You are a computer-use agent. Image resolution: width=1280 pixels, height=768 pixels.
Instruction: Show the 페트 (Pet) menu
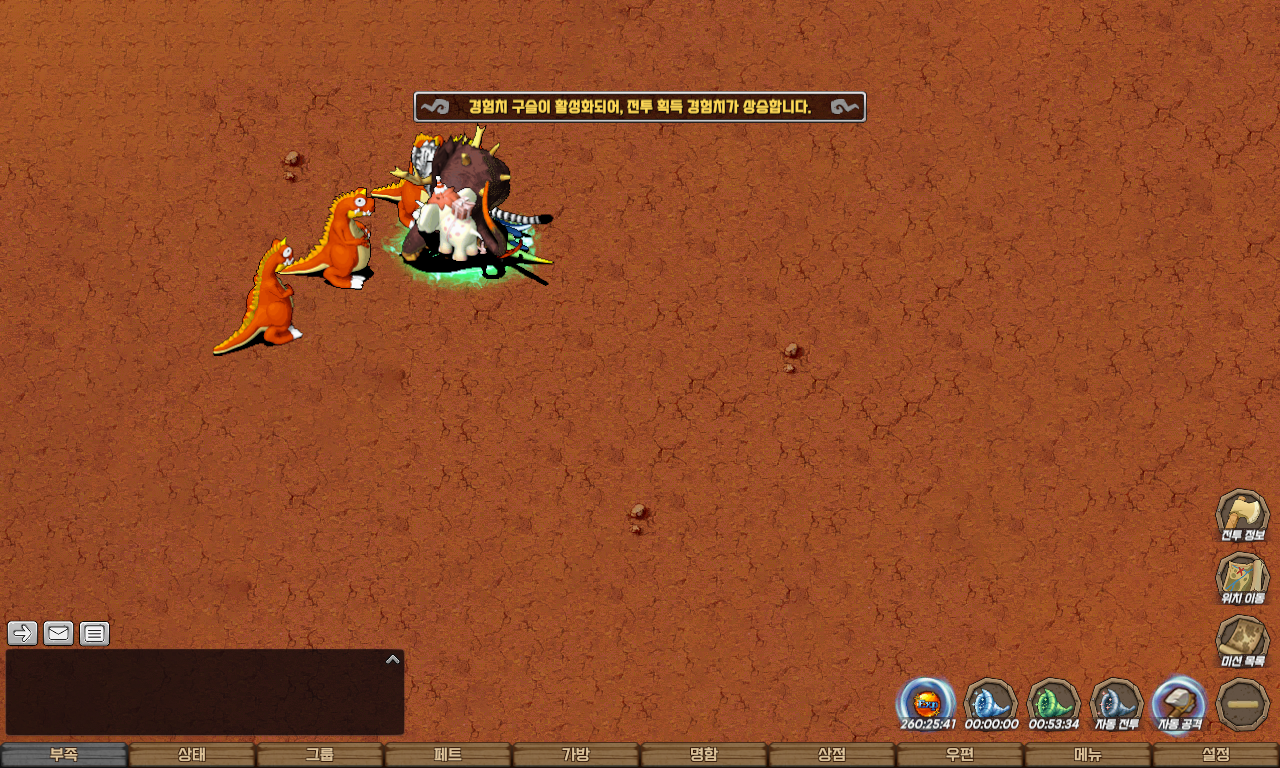tap(448, 755)
